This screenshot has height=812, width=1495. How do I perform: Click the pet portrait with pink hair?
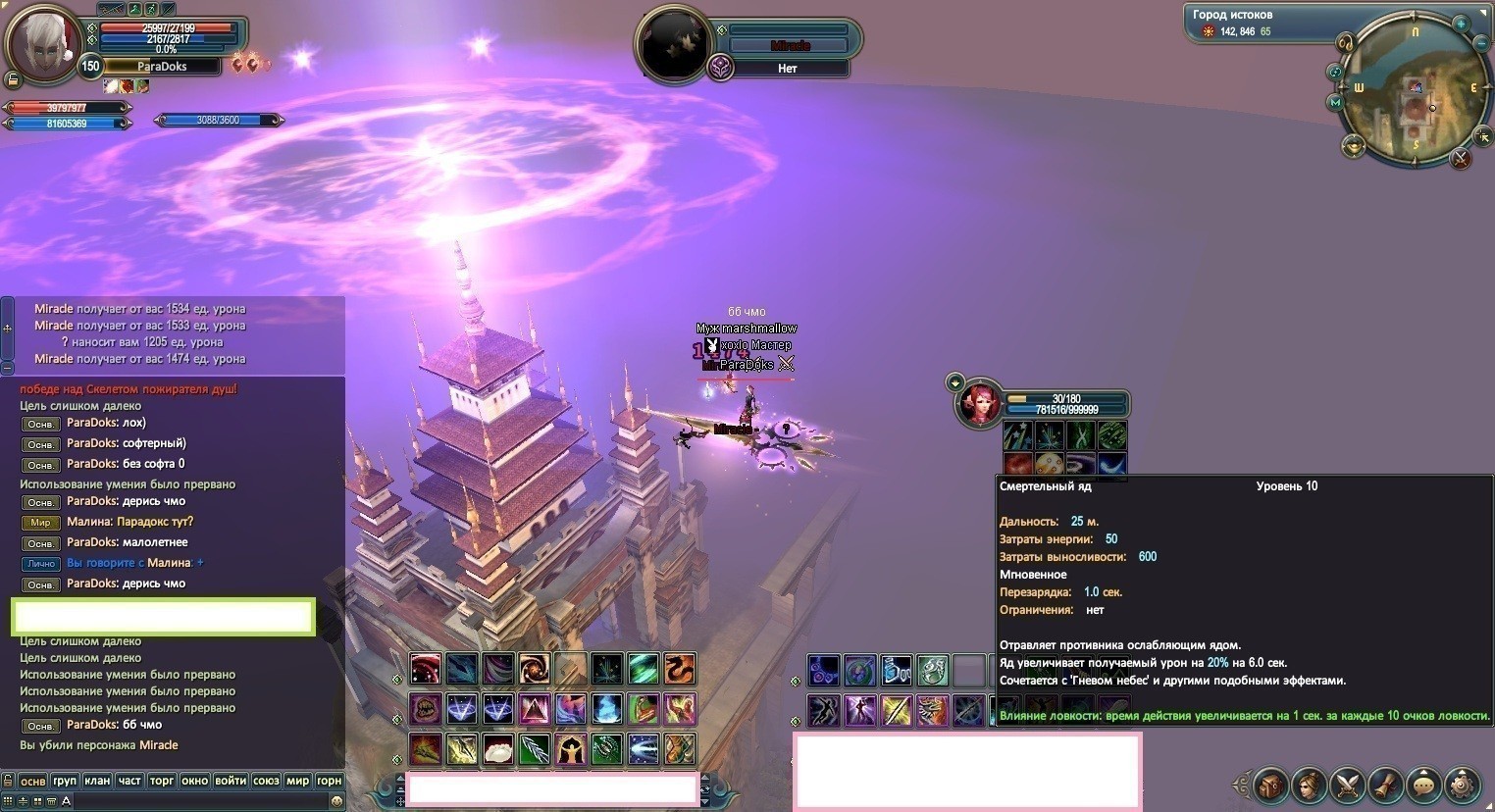tap(979, 404)
